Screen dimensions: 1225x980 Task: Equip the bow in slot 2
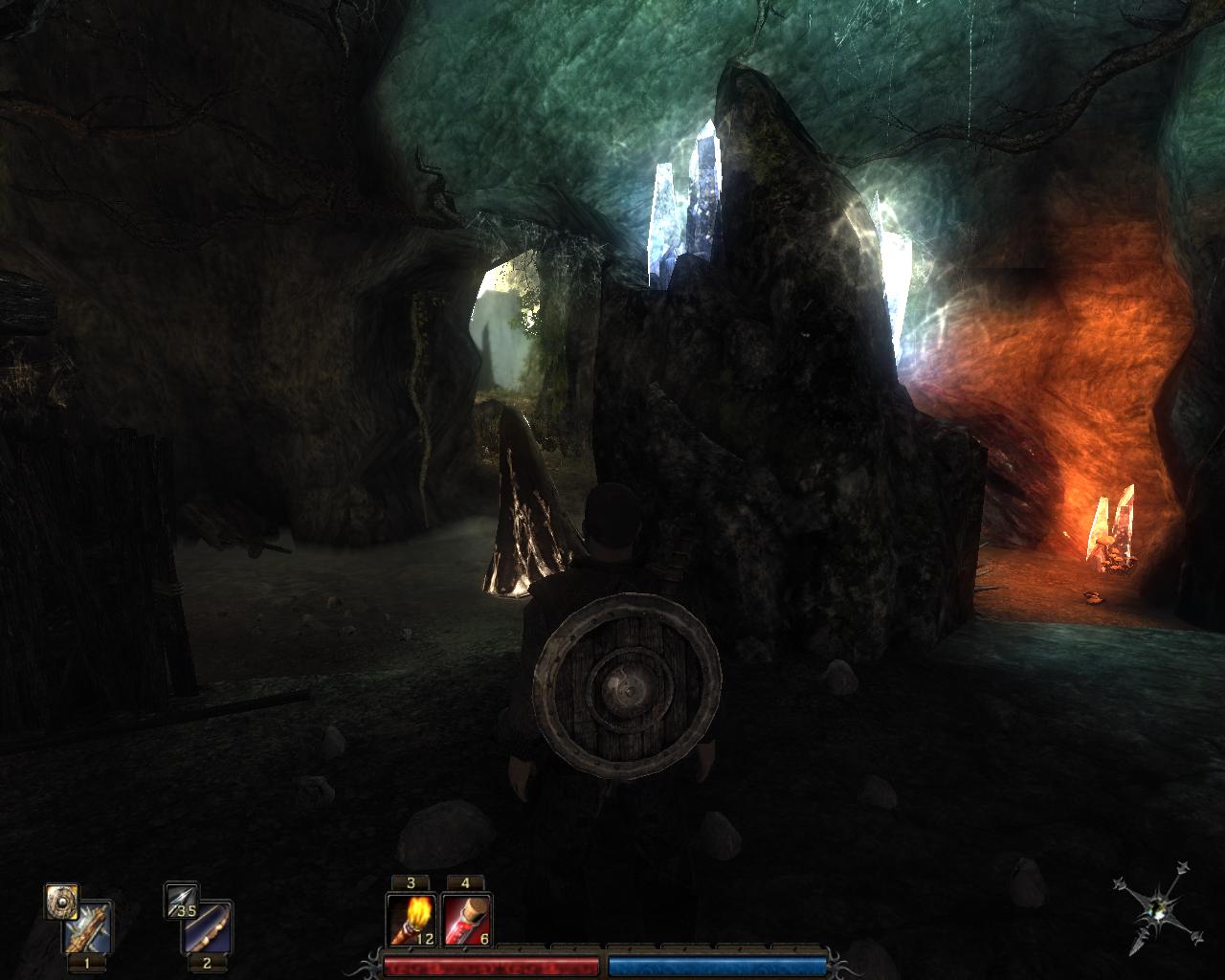tap(209, 927)
